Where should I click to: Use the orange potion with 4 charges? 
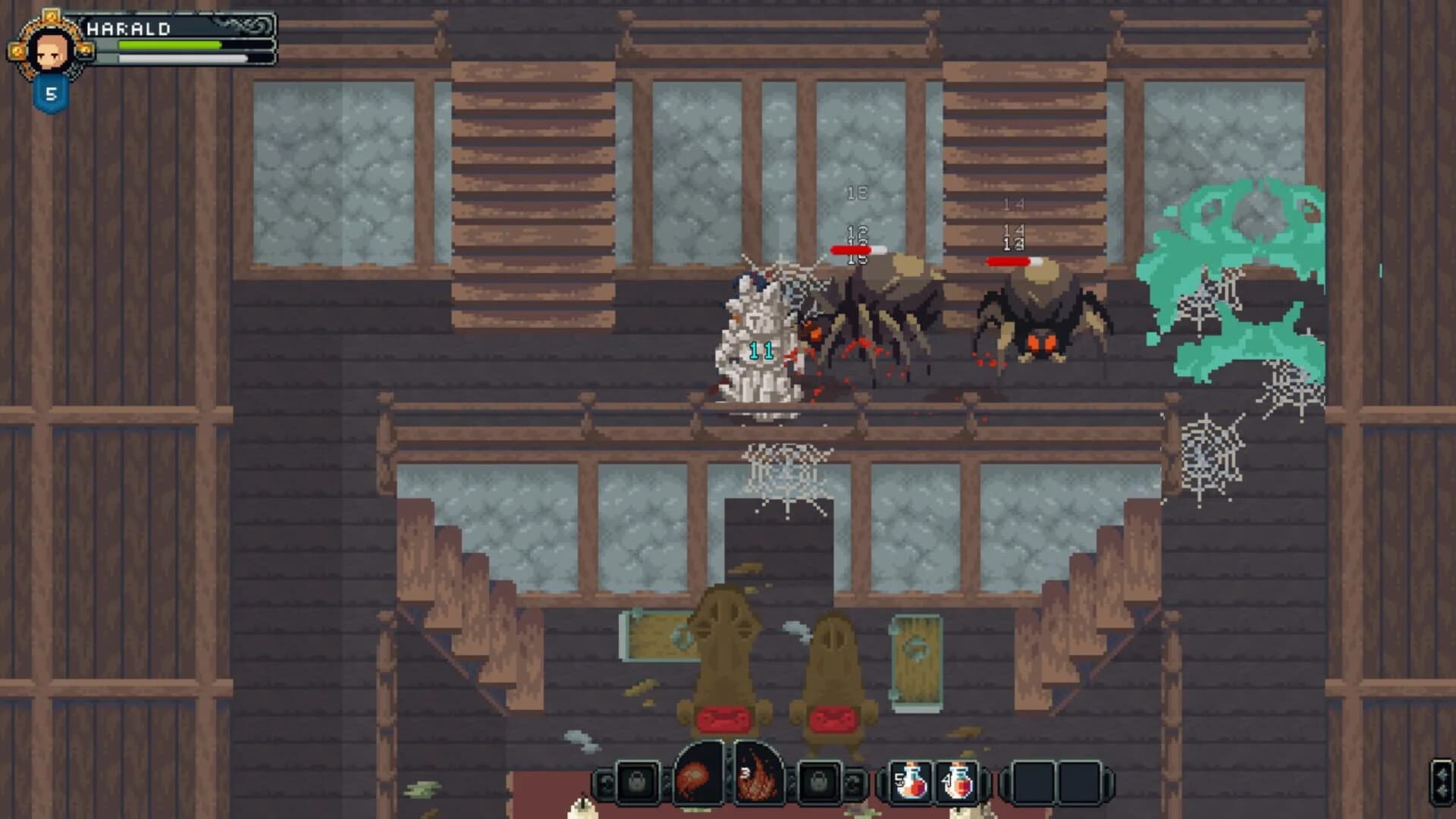(x=959, y=781)
